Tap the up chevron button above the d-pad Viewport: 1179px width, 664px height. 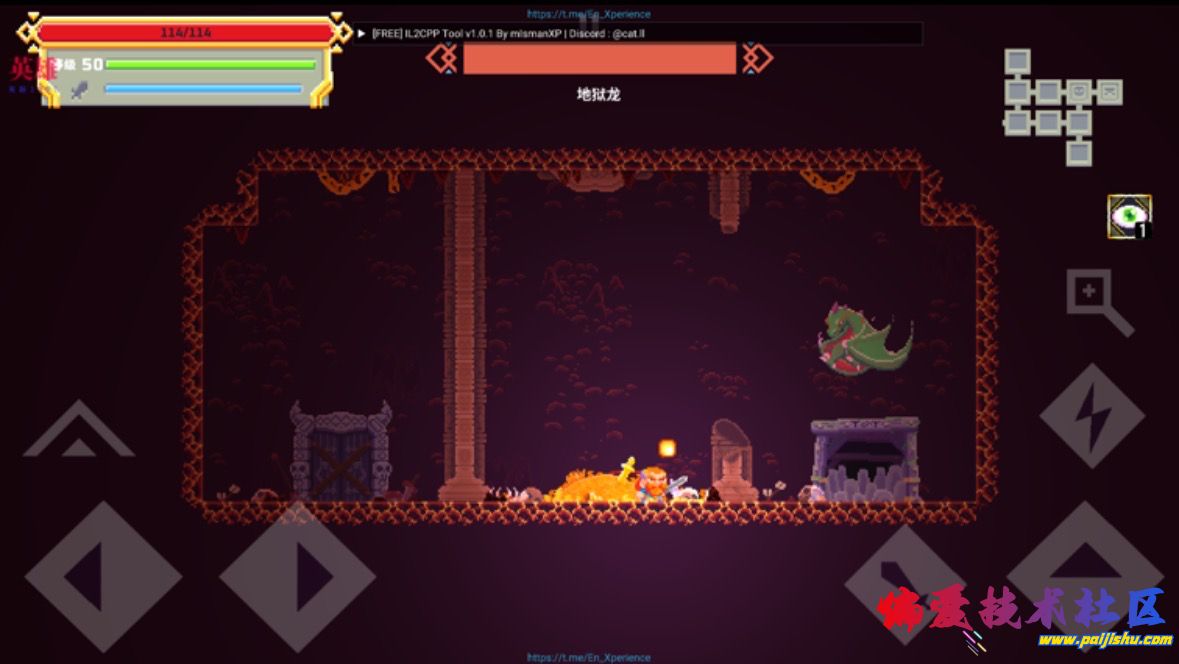pos(78,432)
